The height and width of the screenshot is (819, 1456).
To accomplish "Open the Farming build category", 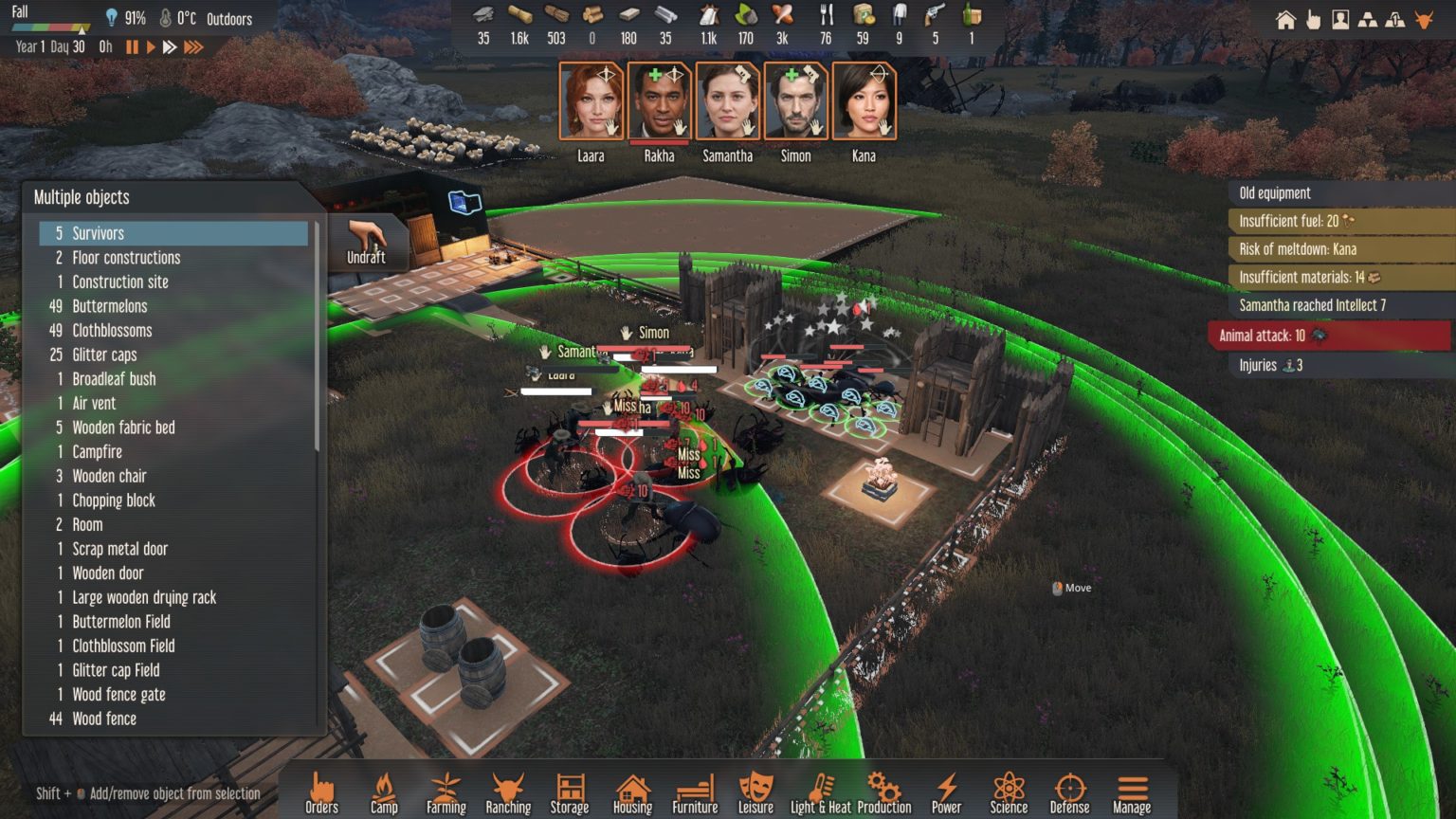I will point(446,792).
